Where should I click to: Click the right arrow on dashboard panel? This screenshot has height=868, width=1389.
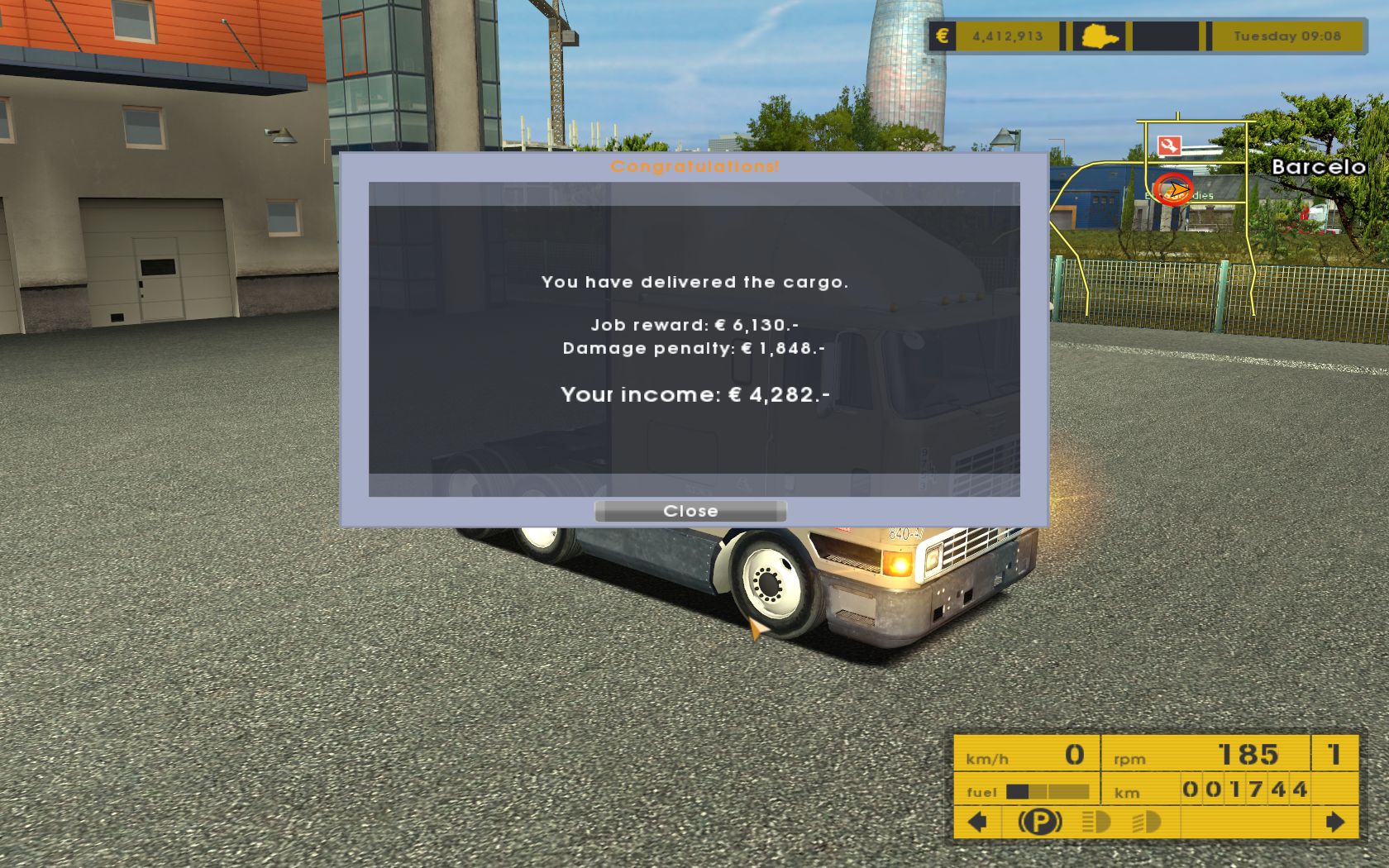coord(1334,822)
